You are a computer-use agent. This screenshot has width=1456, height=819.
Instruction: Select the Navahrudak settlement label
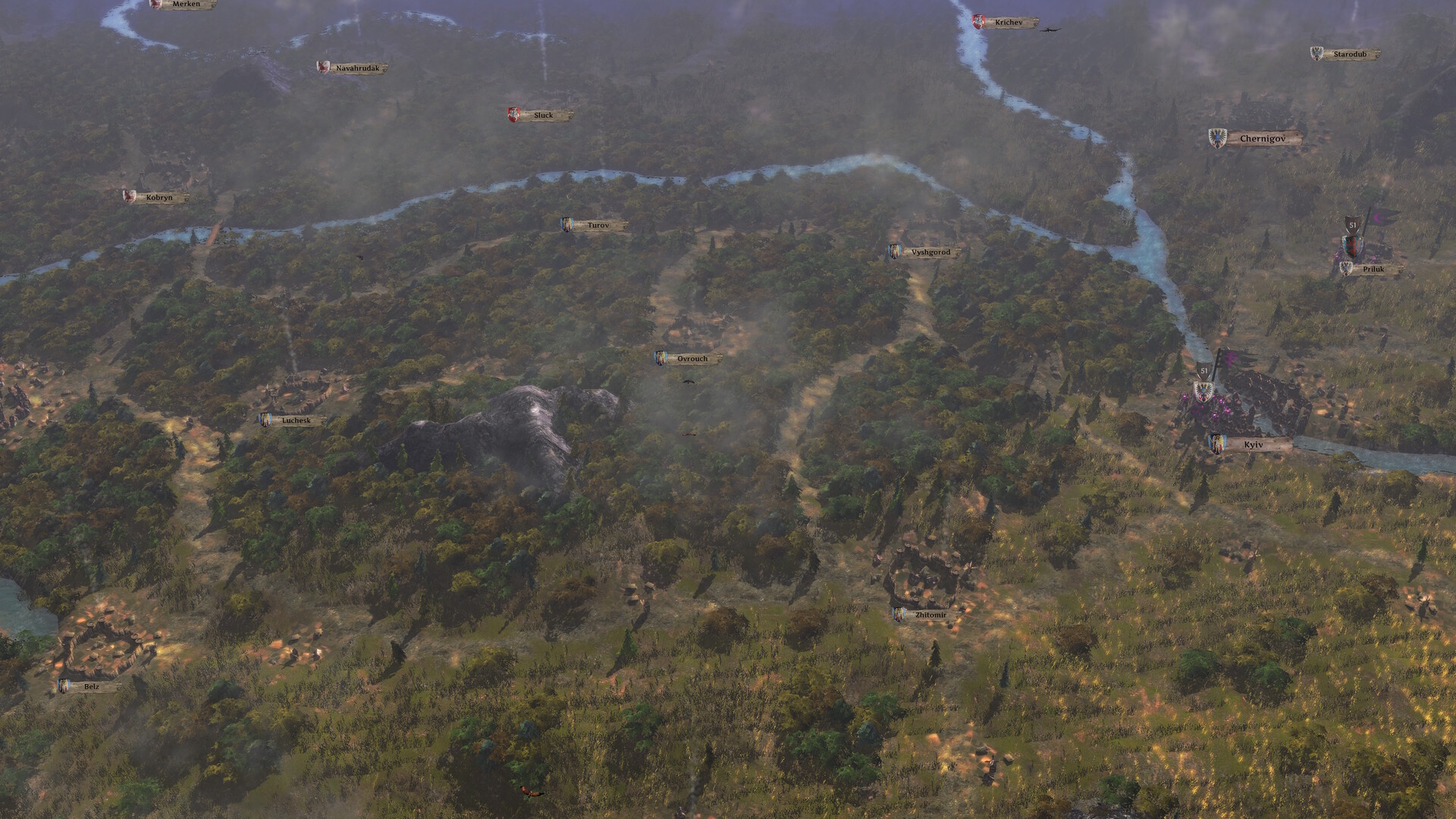356,67
